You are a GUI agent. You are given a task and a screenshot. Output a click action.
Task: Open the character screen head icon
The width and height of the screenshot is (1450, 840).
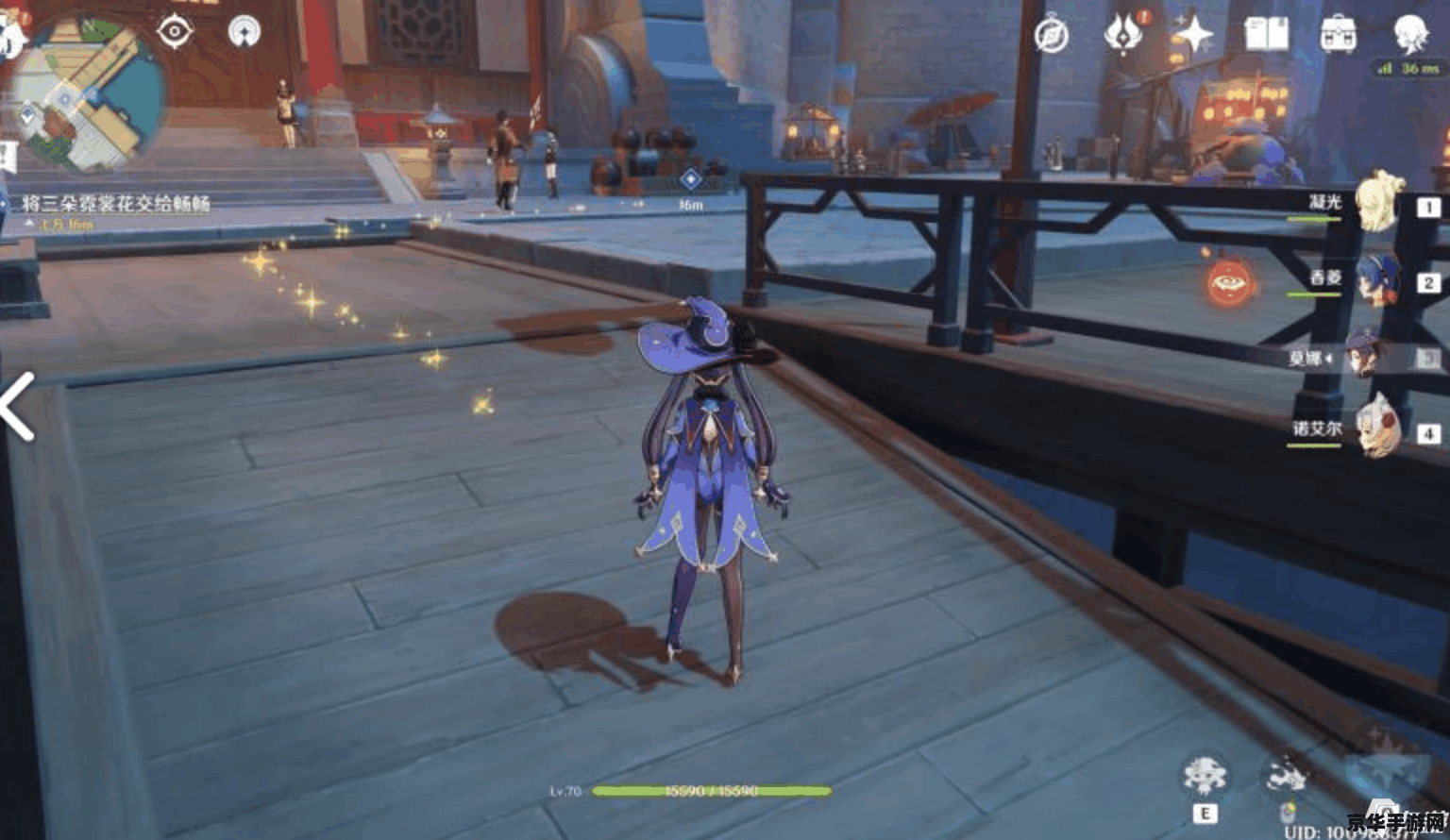tap(1411, 33)
